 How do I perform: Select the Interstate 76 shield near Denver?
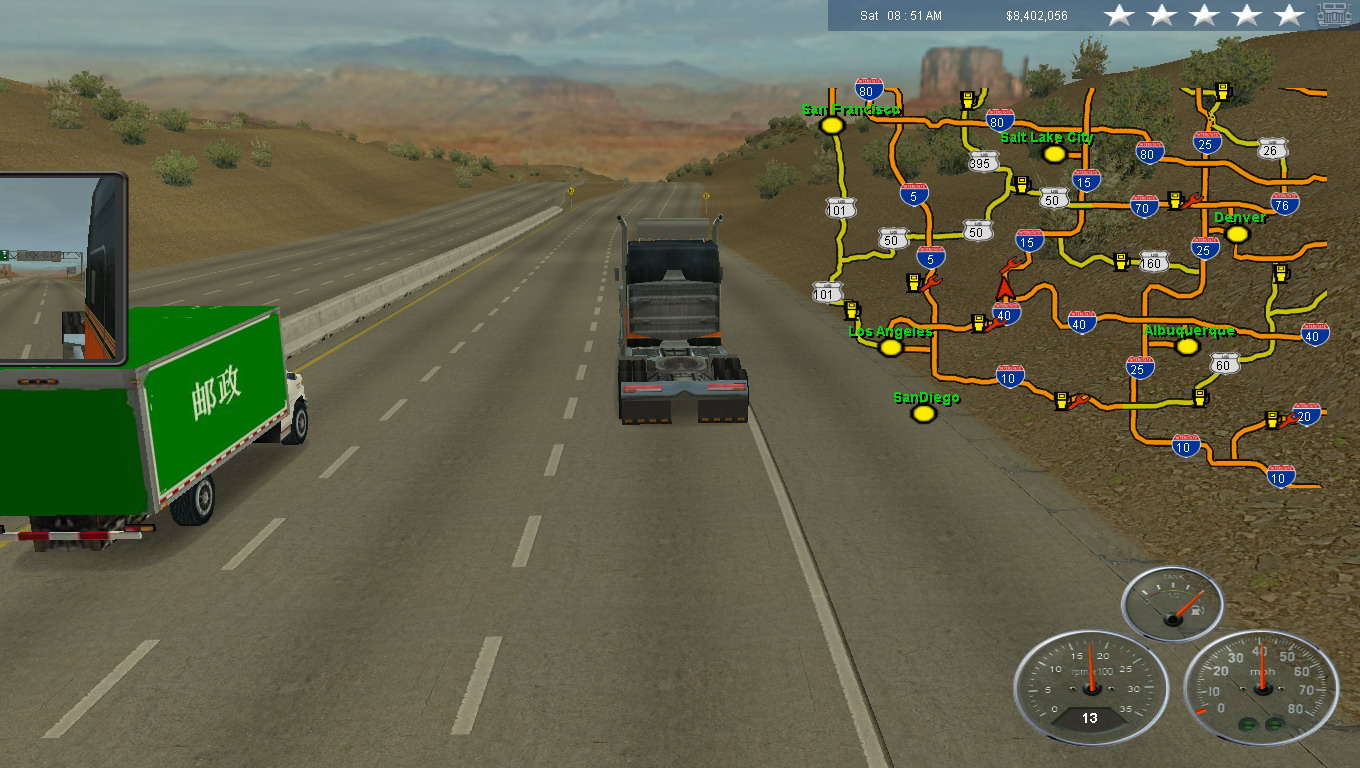tap(1285, 205)
